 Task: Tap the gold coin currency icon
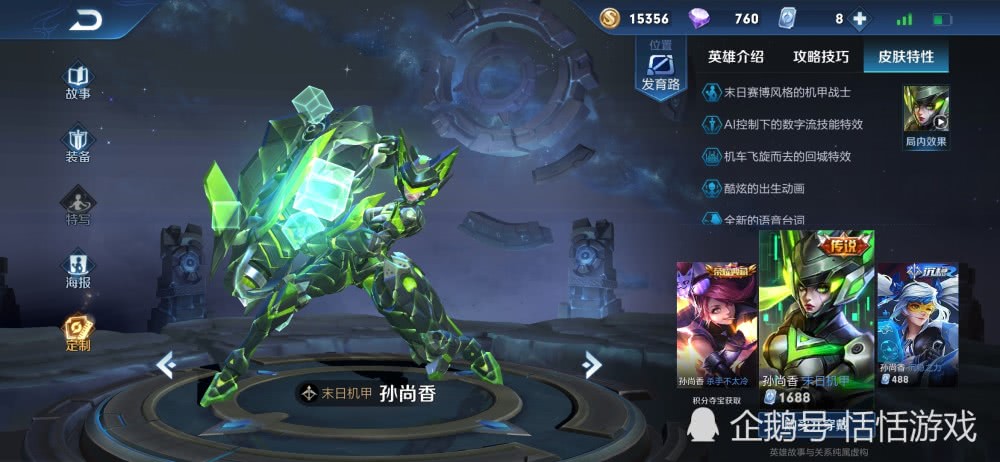[x=610, y=19]
